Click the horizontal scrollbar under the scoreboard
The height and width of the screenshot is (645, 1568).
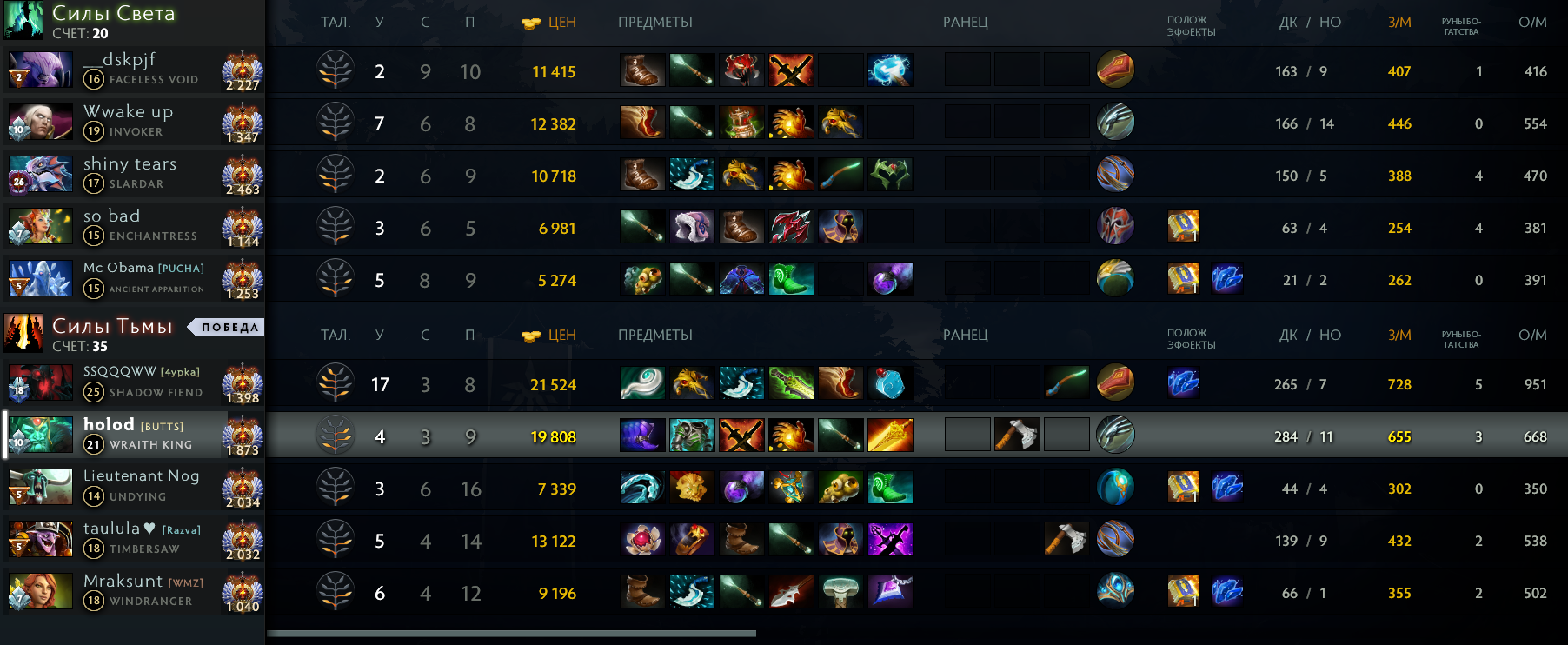[511, 634]
